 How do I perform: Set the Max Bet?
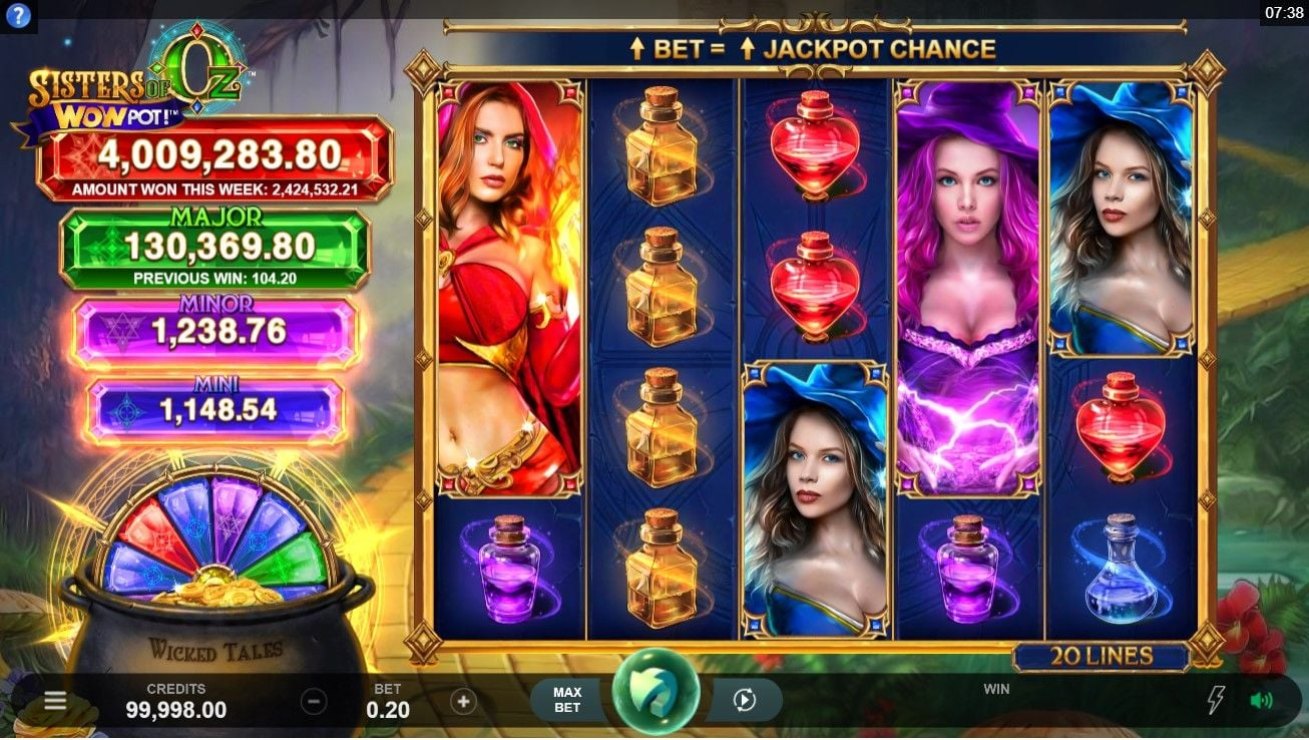[x=567, y=700]
